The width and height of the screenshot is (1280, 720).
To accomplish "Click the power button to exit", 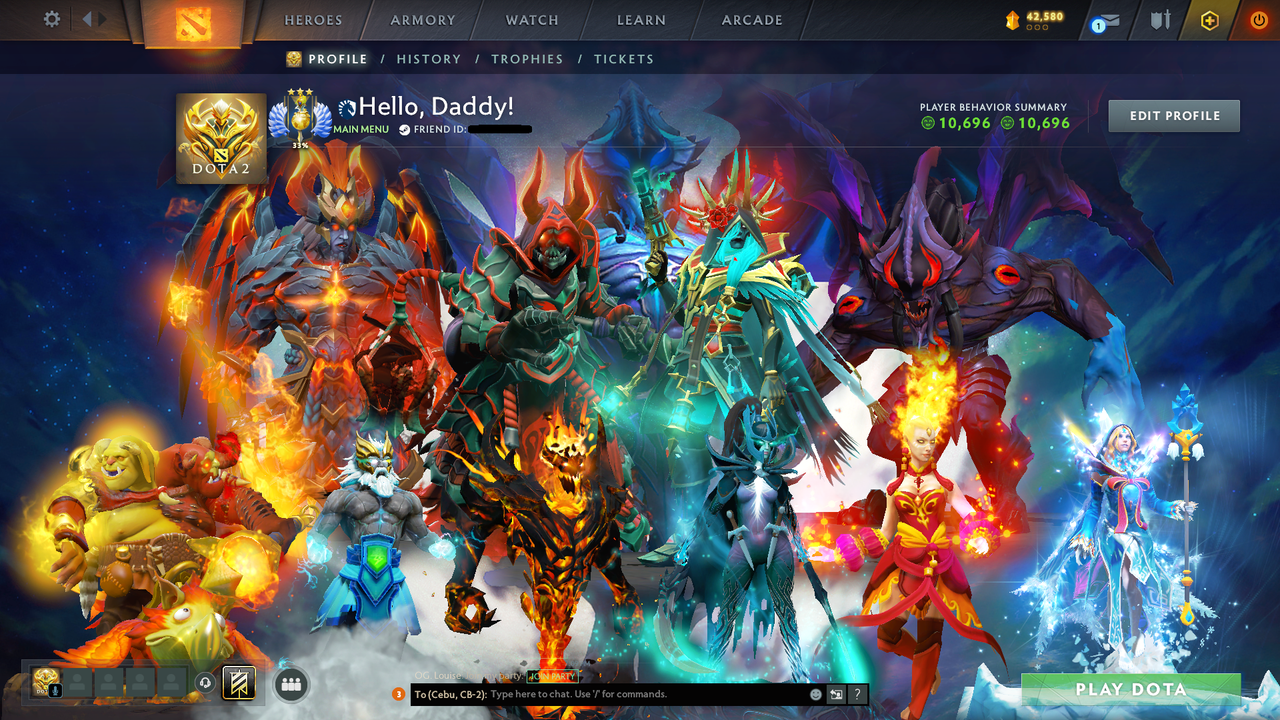I will (x=1258, y=20).
